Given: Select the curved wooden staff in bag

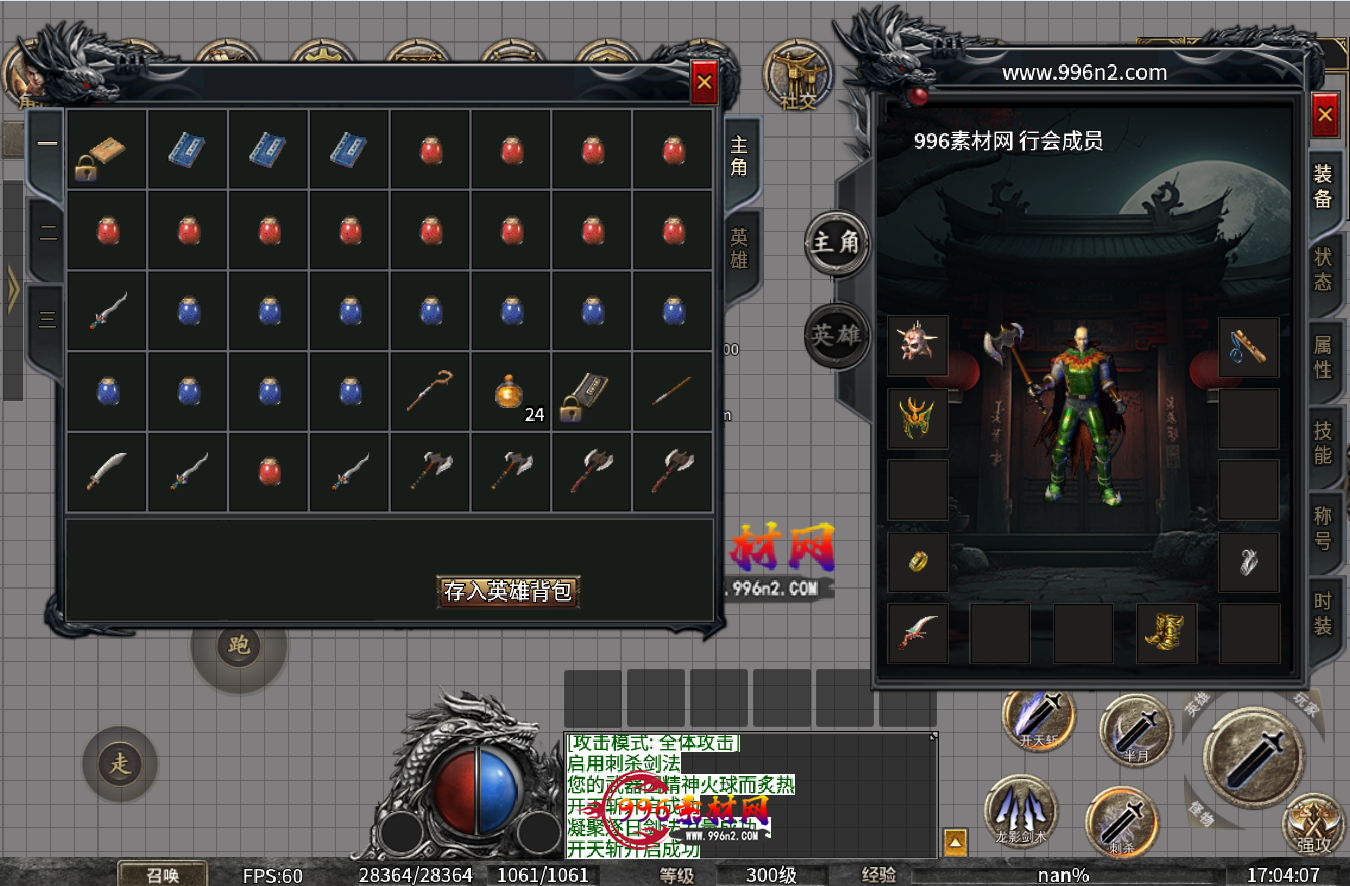Looking at the screenshot, I should click(429, 391).
